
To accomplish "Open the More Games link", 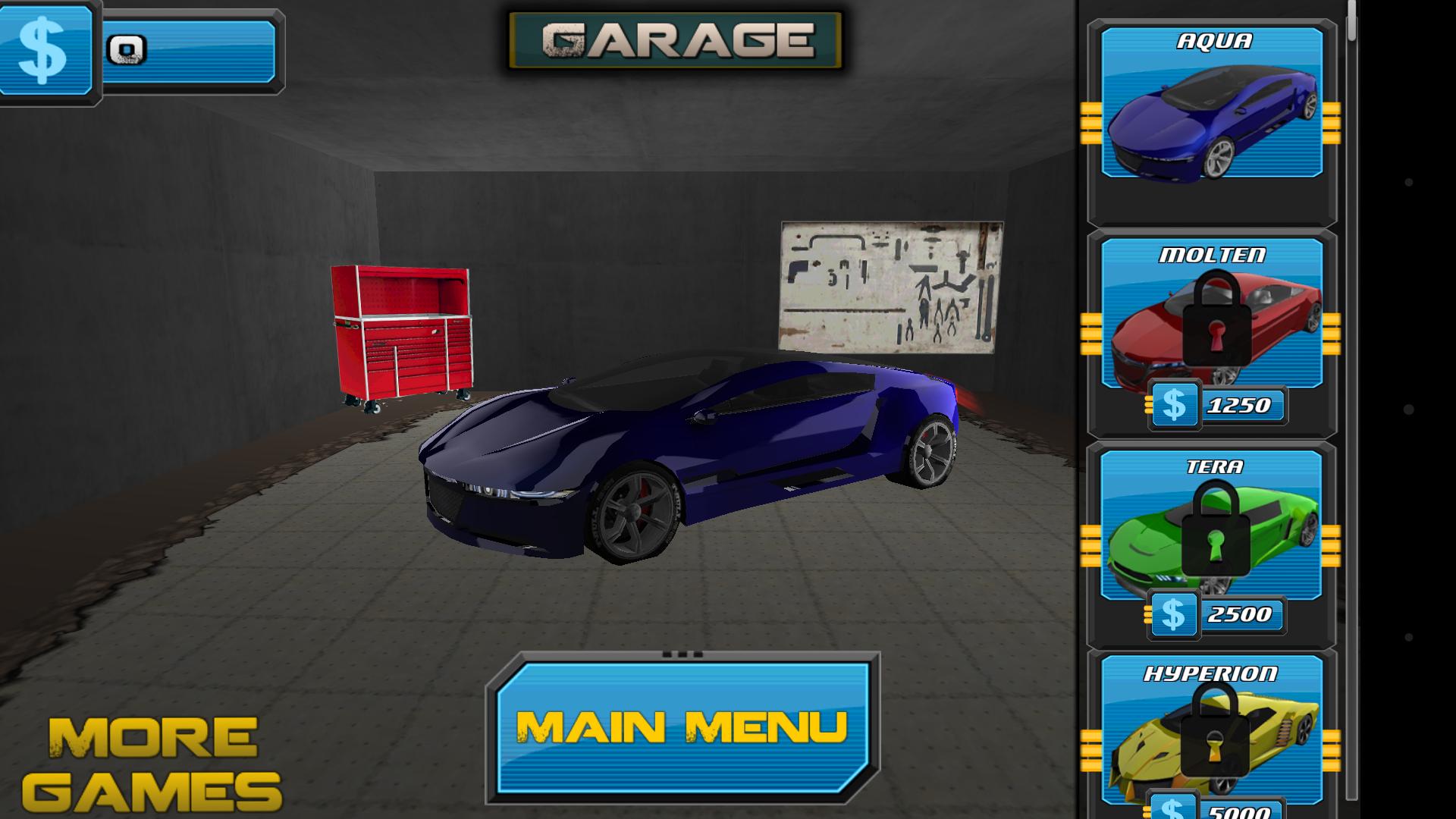I will [x=152, y=762].
